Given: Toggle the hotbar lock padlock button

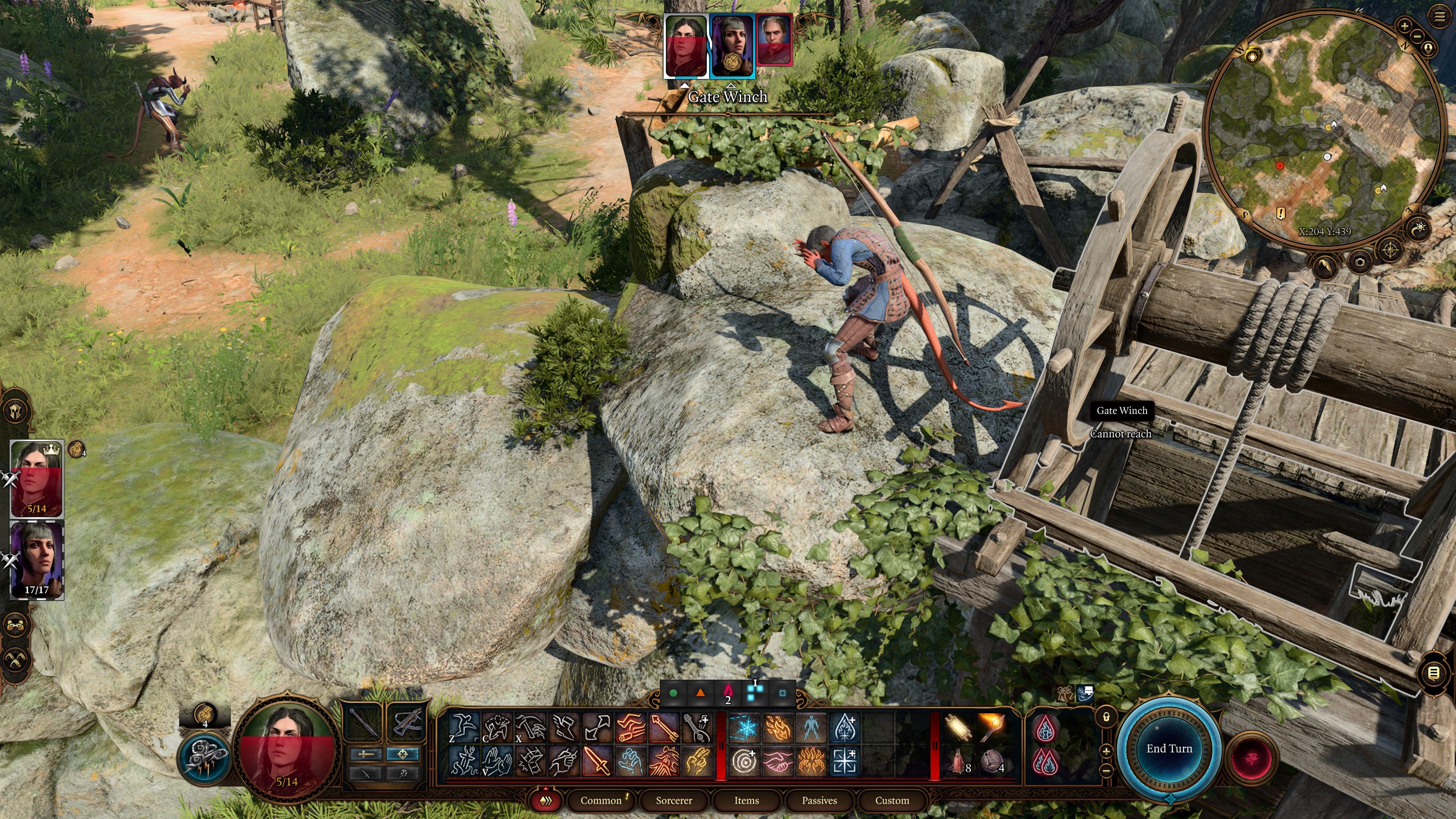Looking at the screenshot, I should [1106, 717].
